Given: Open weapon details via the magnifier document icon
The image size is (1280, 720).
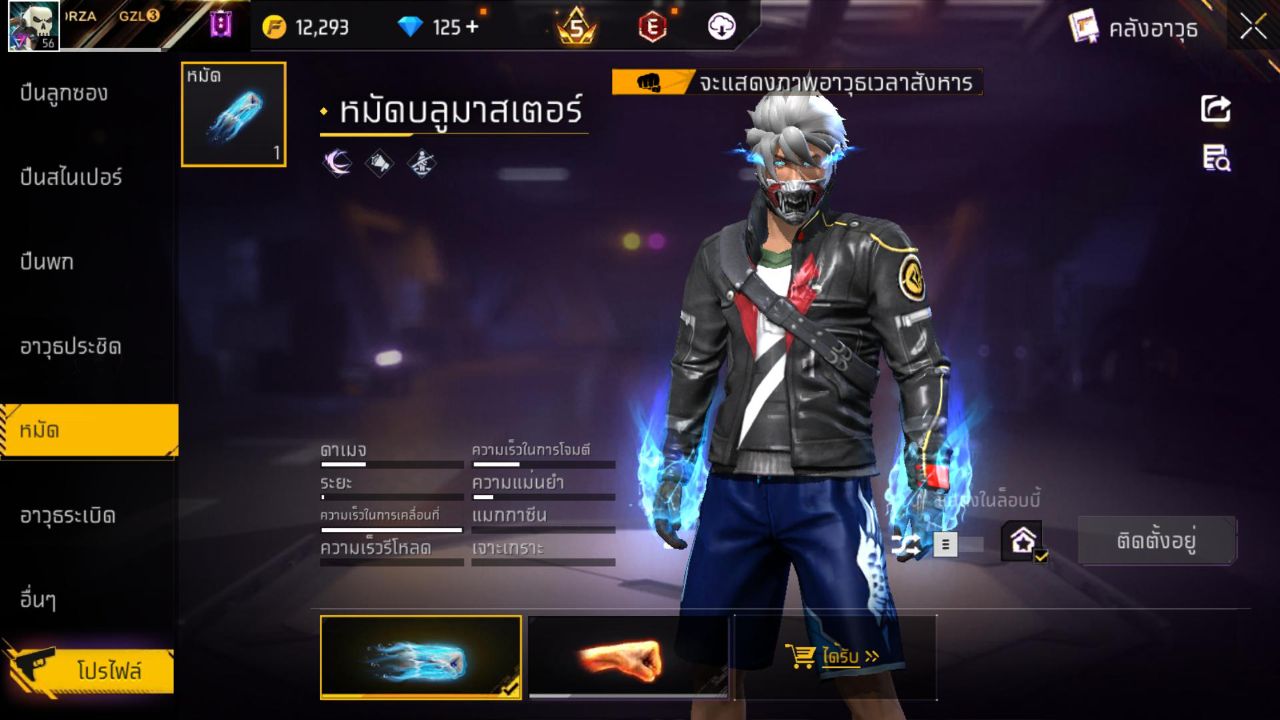Looking at the screenshot, I should point(1214,158).
